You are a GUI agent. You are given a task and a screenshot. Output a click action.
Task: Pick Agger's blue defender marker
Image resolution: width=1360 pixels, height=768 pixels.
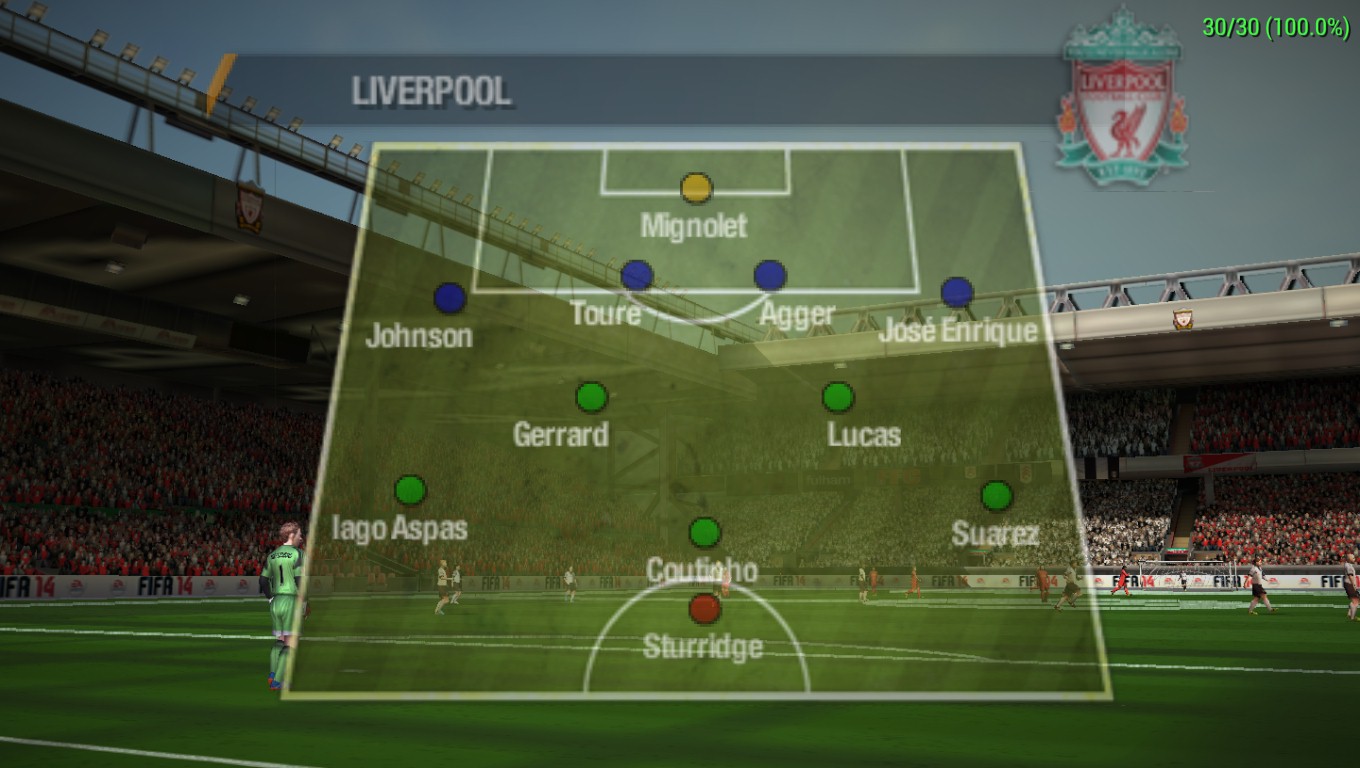coord(770,275)
